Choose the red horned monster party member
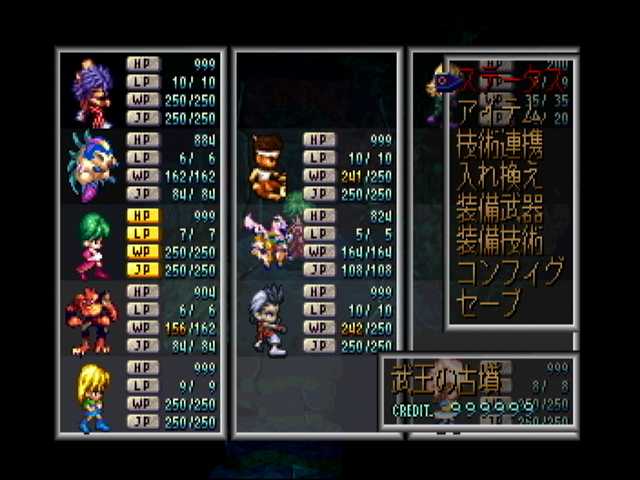Image resolution: width=640 pixels, height=480 pixels. [91, 320]
